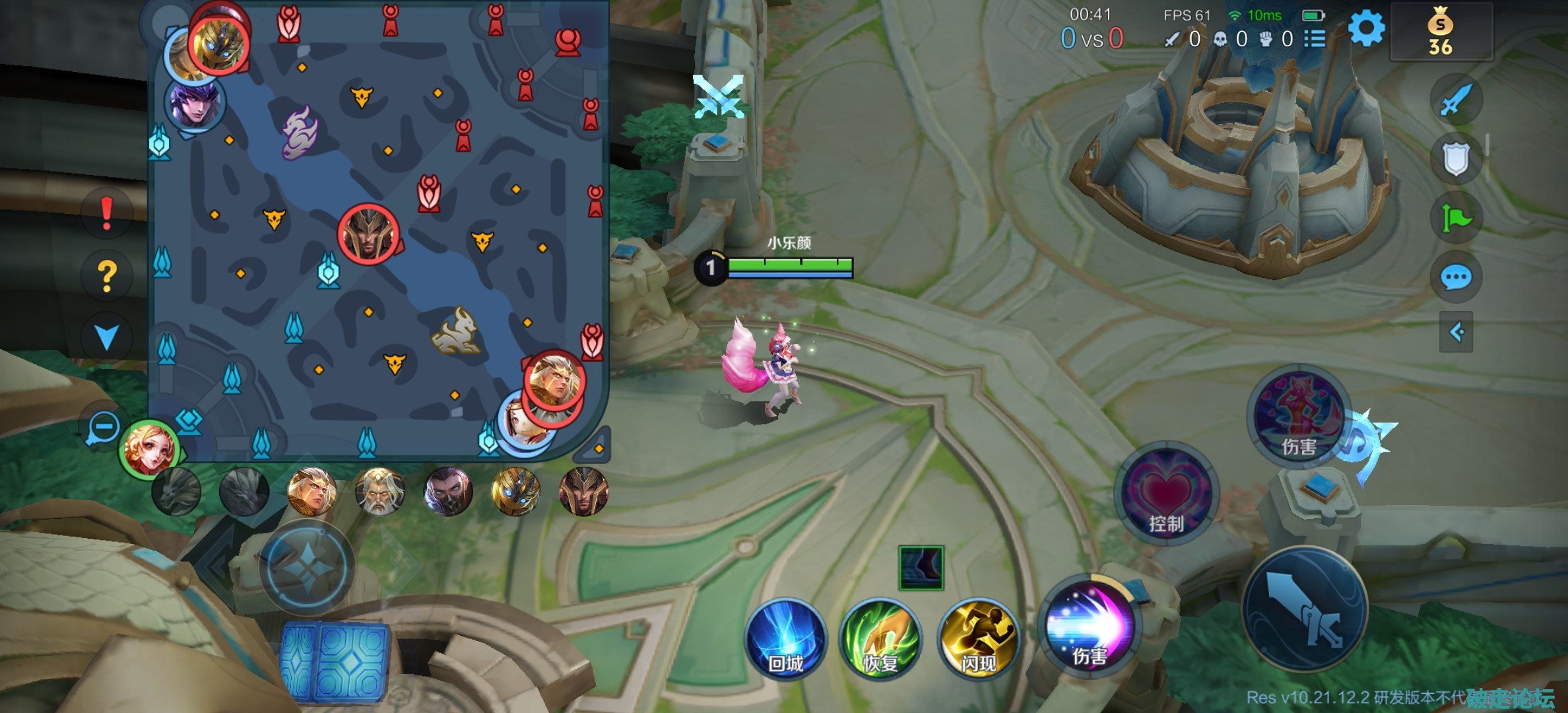Select the blue sword attack signal
Viewport: 1568px width, 713px height.
coord(1456,100)
